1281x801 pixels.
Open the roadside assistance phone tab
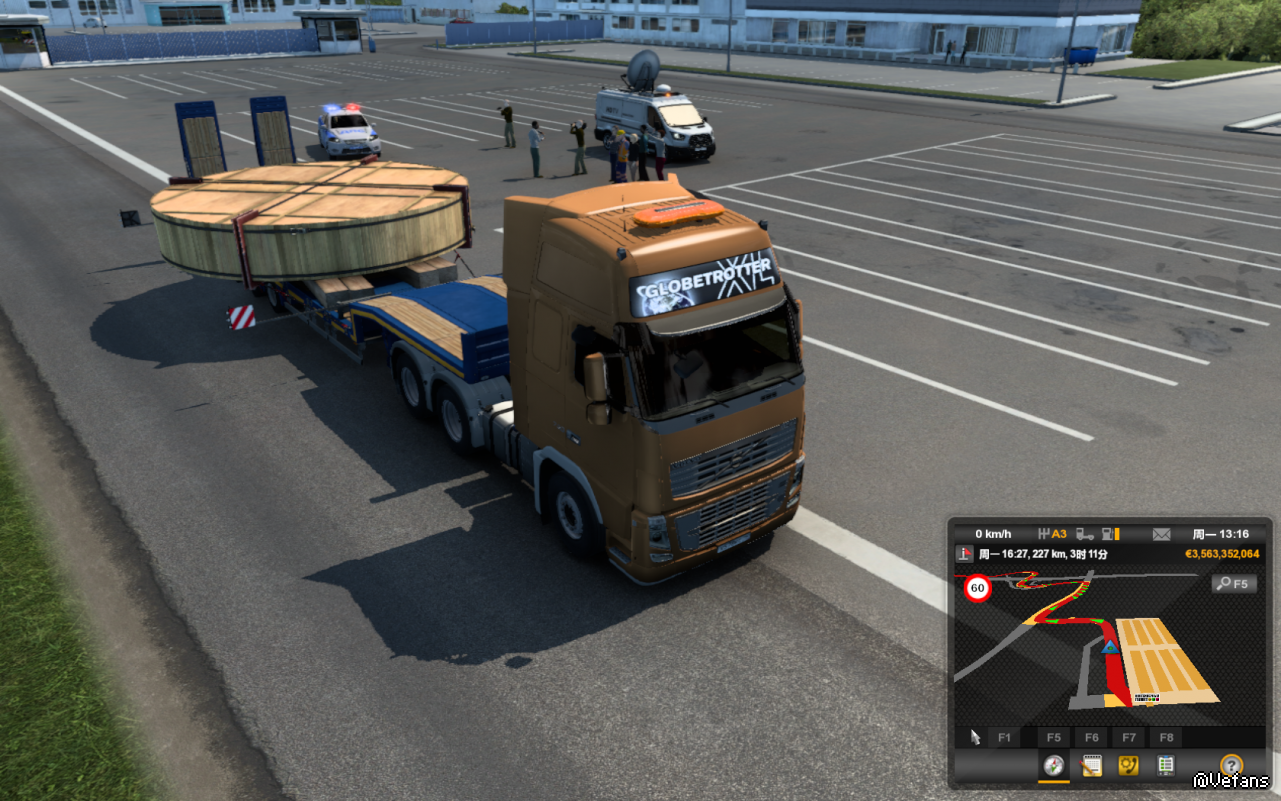click(x=1128, y=766)
